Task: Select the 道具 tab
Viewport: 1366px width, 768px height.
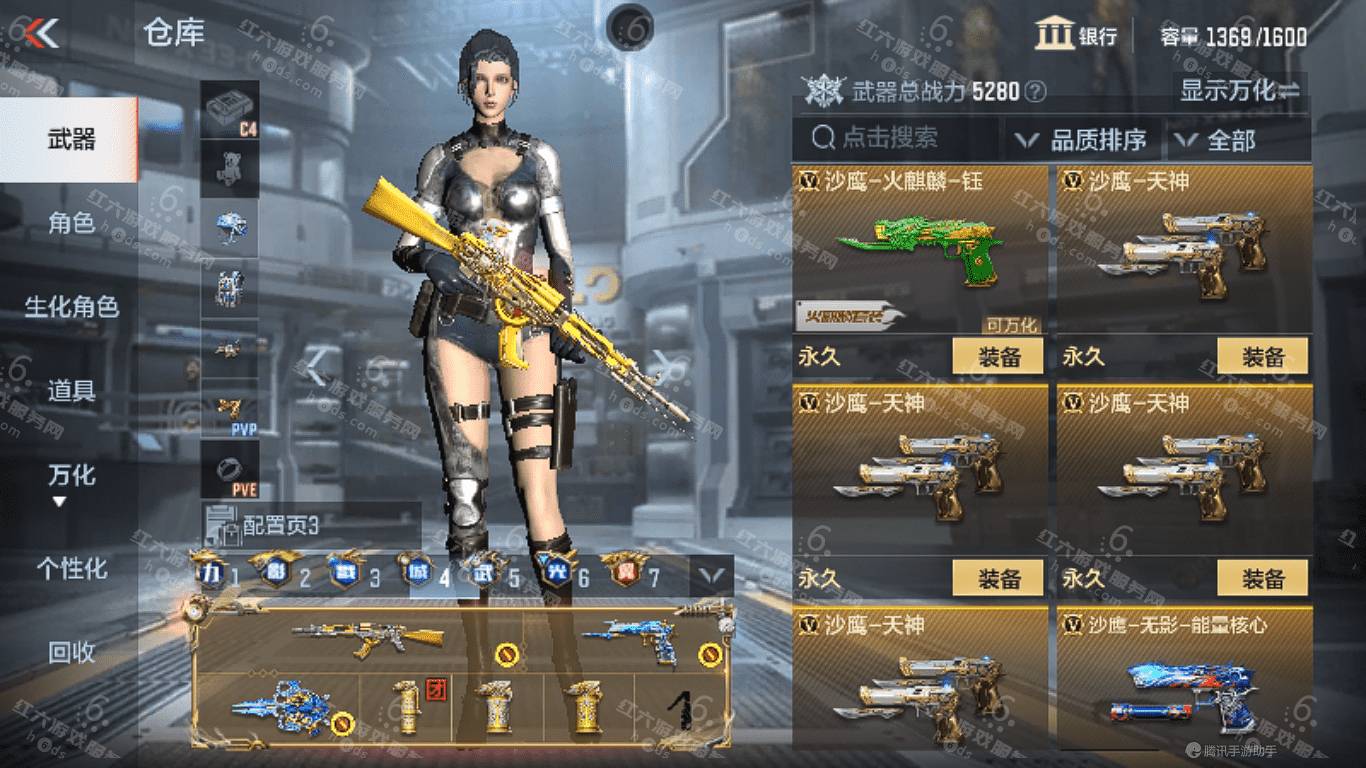Action: click(x=71, y=390)
